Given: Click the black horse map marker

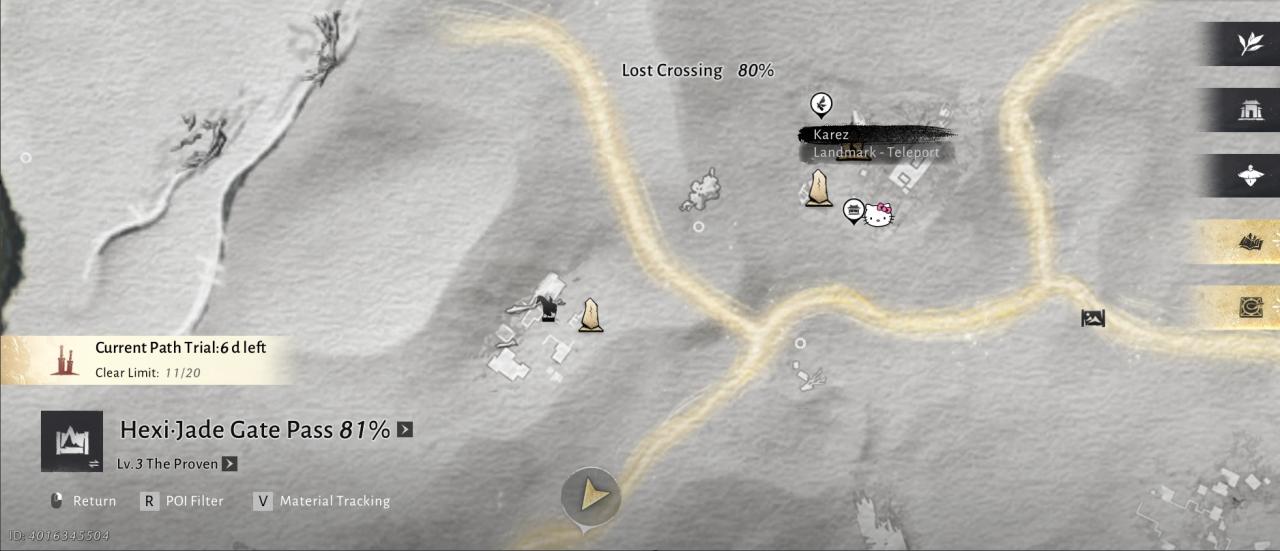Looking at the screenshot, I should click(x=547, y=309).
